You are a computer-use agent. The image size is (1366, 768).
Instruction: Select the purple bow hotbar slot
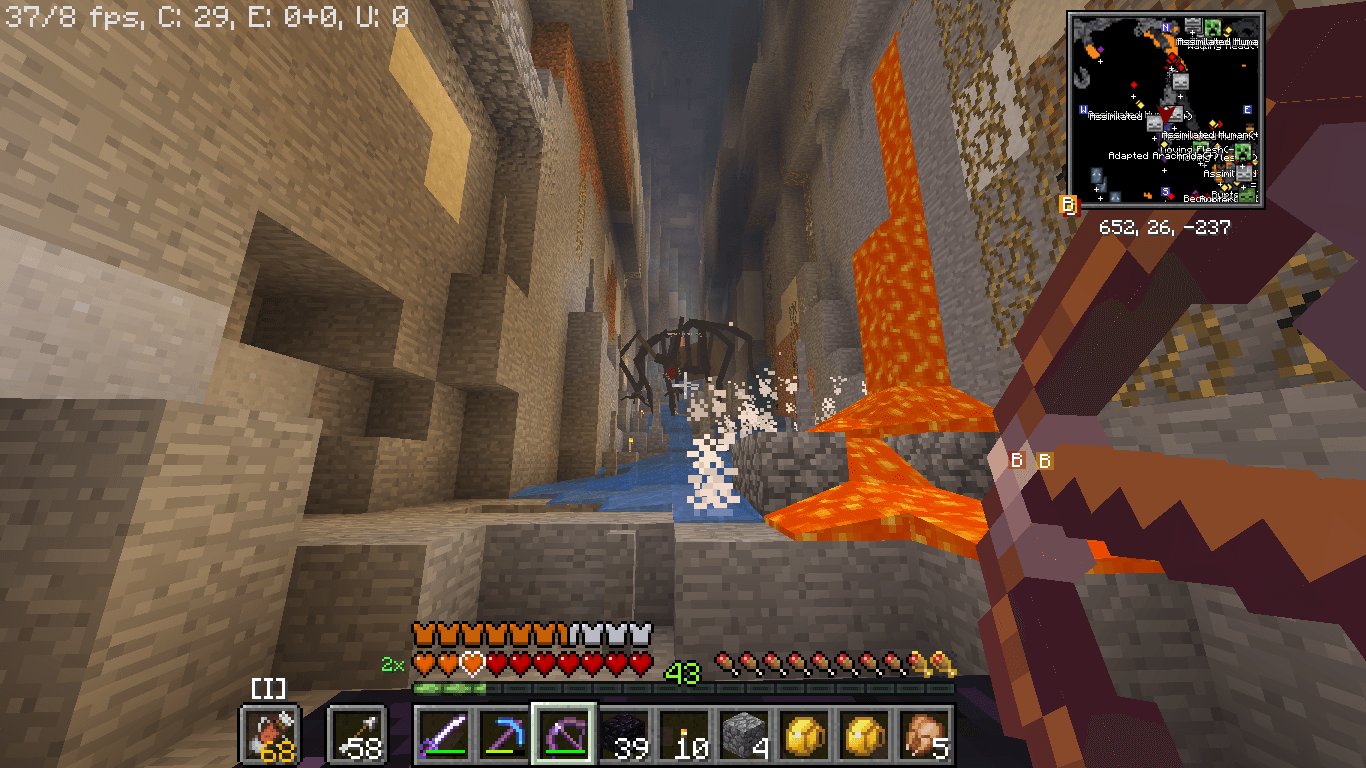tap(564, 735)
